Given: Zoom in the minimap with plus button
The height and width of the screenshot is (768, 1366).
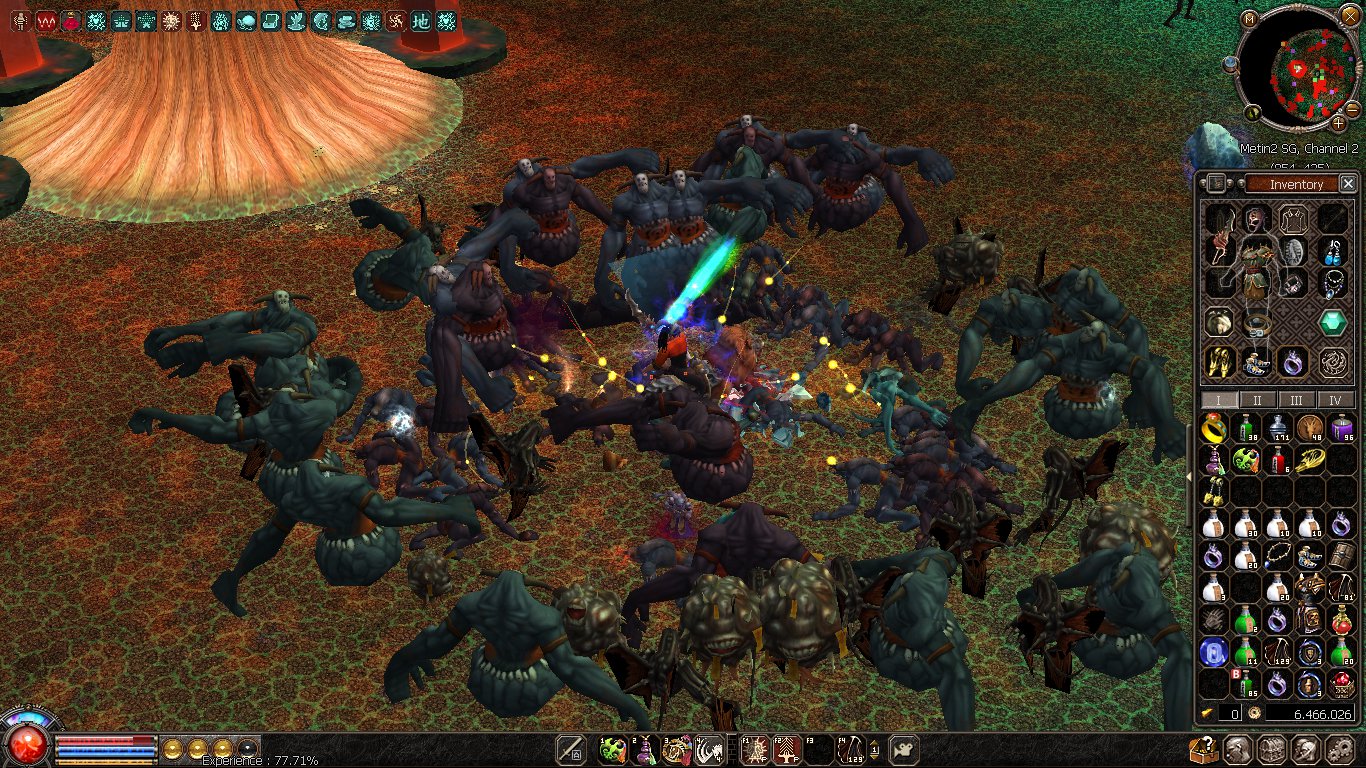Looking at the screenshot, I should pos(1338,124).
